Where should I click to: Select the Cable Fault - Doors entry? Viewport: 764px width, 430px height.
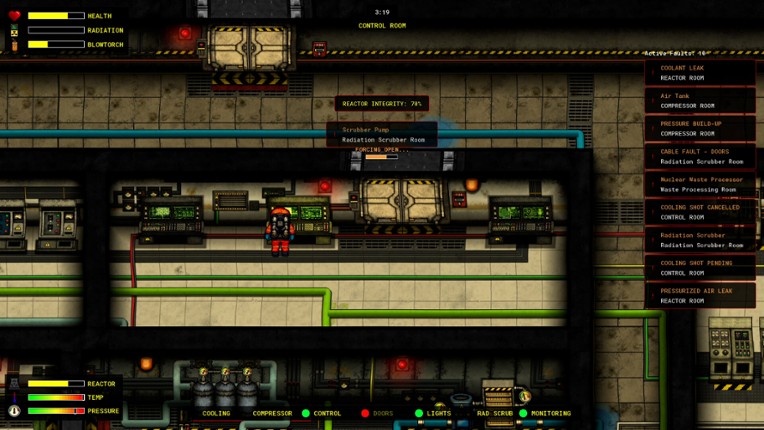pos(700,157)
